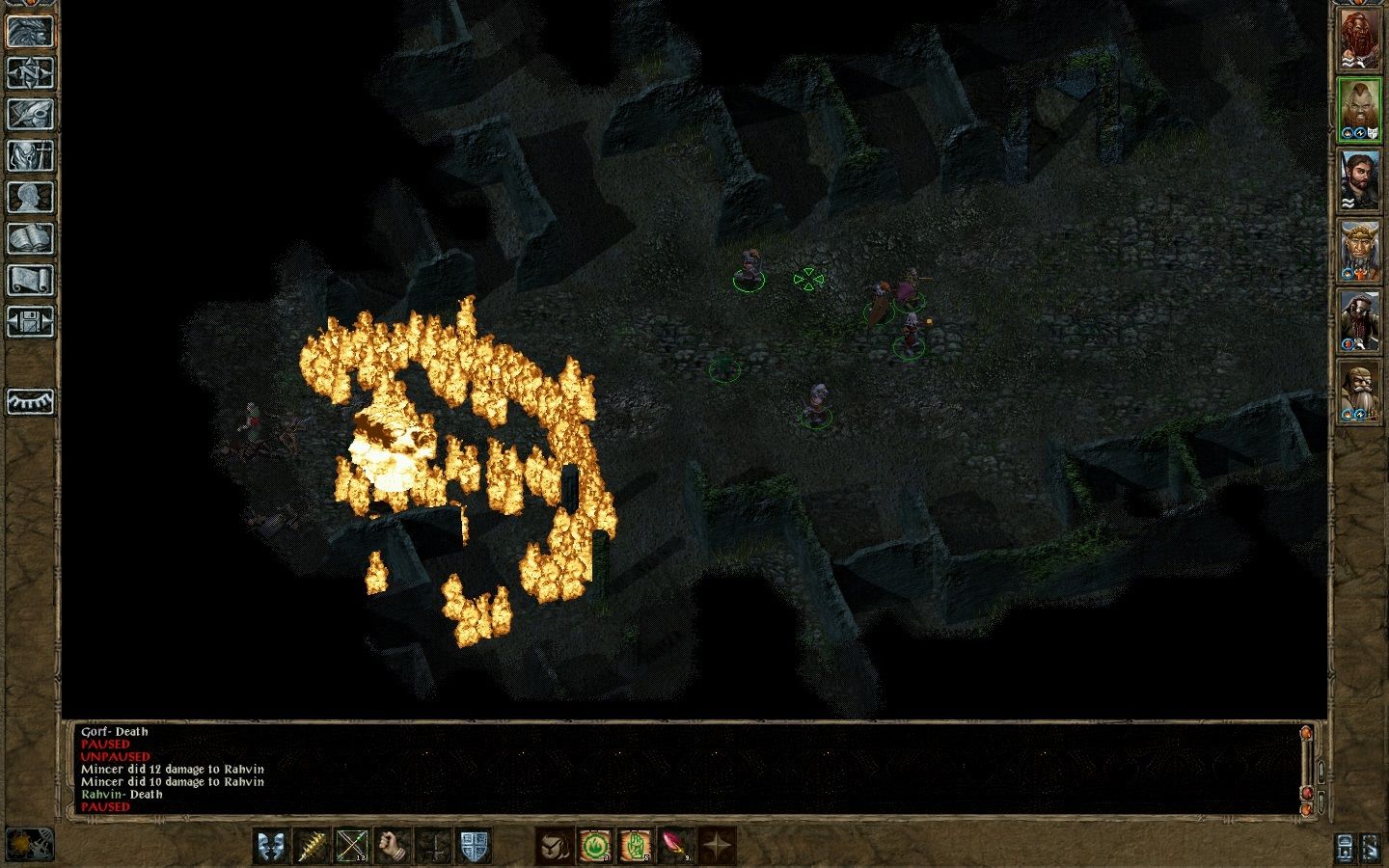Open the area map with the compass button

(x=30, y=73)
